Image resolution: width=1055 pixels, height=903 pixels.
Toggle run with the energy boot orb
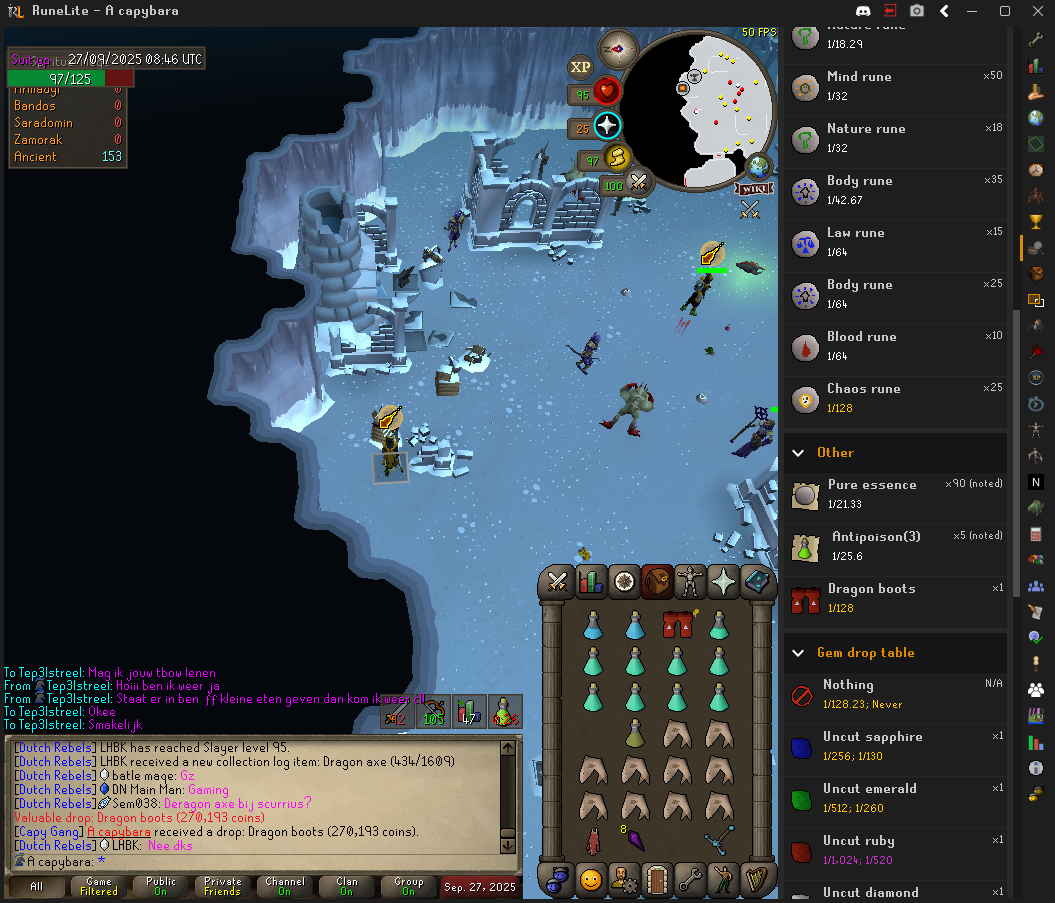click(619, 157)
